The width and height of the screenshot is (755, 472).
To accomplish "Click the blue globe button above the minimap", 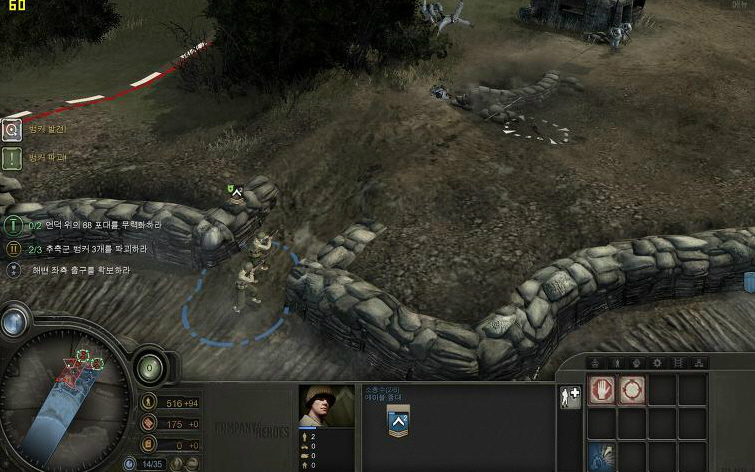I will [x=13, y=322].
